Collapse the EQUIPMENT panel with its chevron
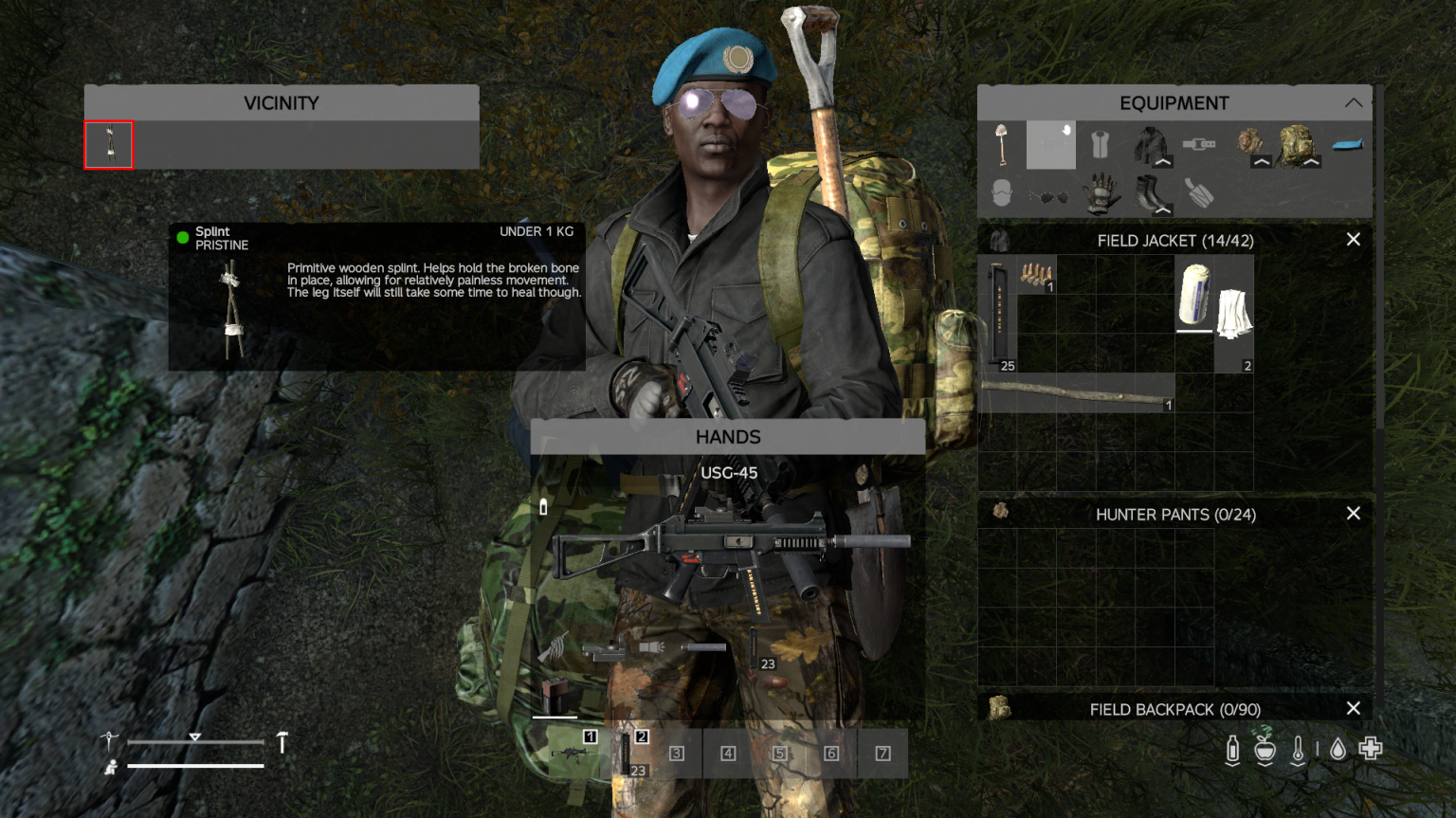Image resolution: width=1456 pixels, height=818 pixels. click(x=1354, y=101)
